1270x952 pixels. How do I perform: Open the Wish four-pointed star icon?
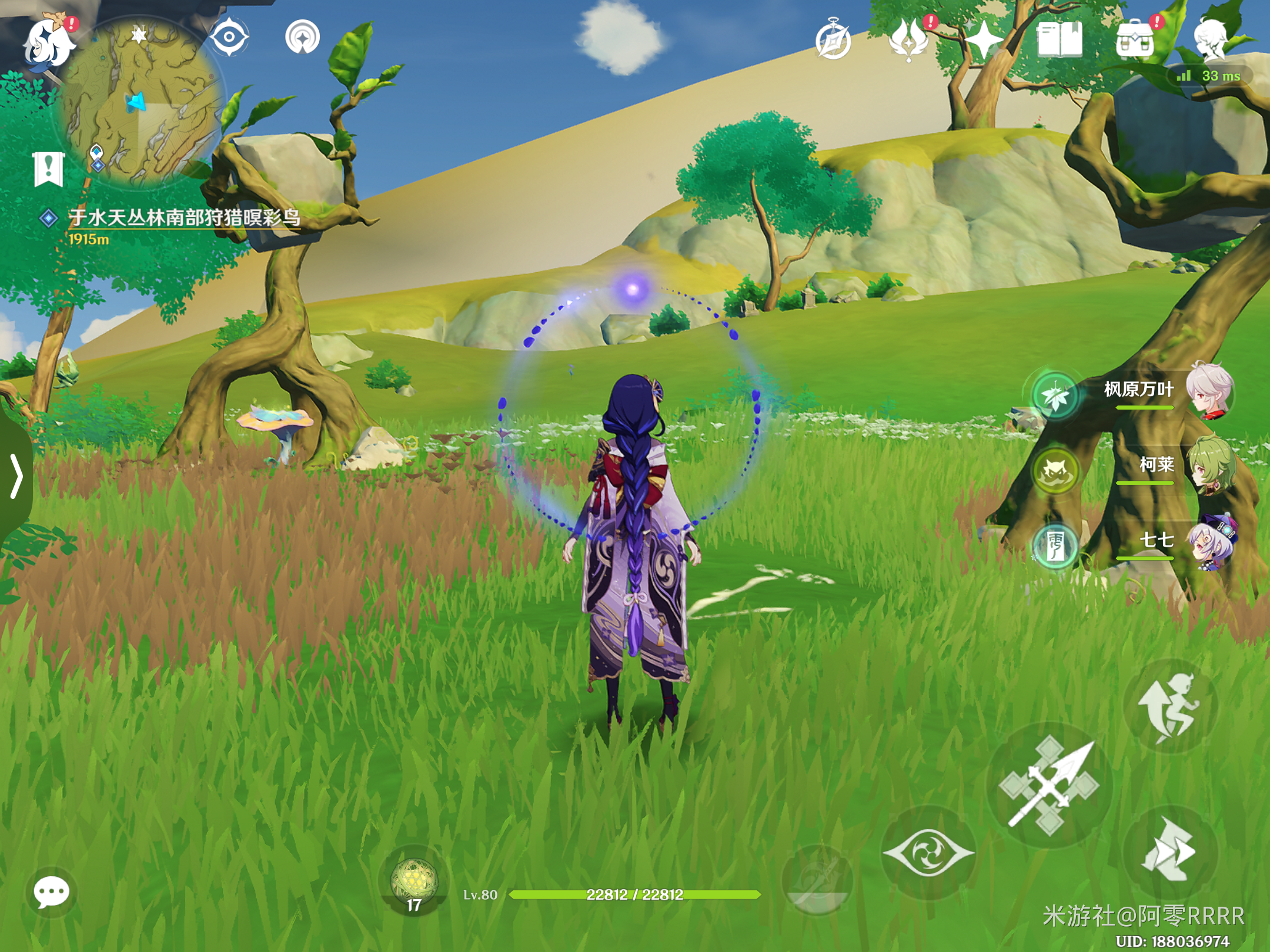coord(983,40)
